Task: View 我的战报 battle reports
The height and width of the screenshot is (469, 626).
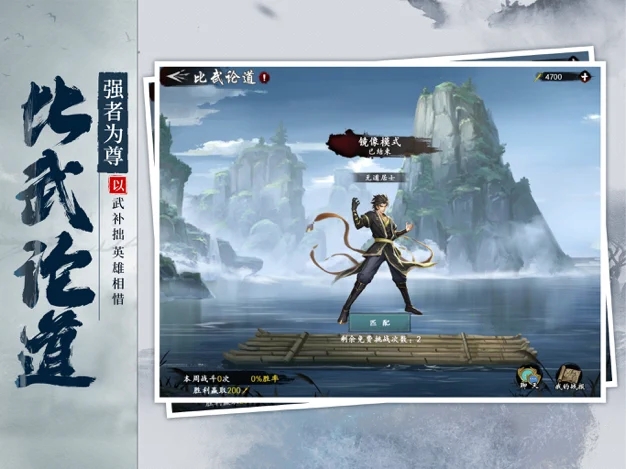Action: click(568, 377)
